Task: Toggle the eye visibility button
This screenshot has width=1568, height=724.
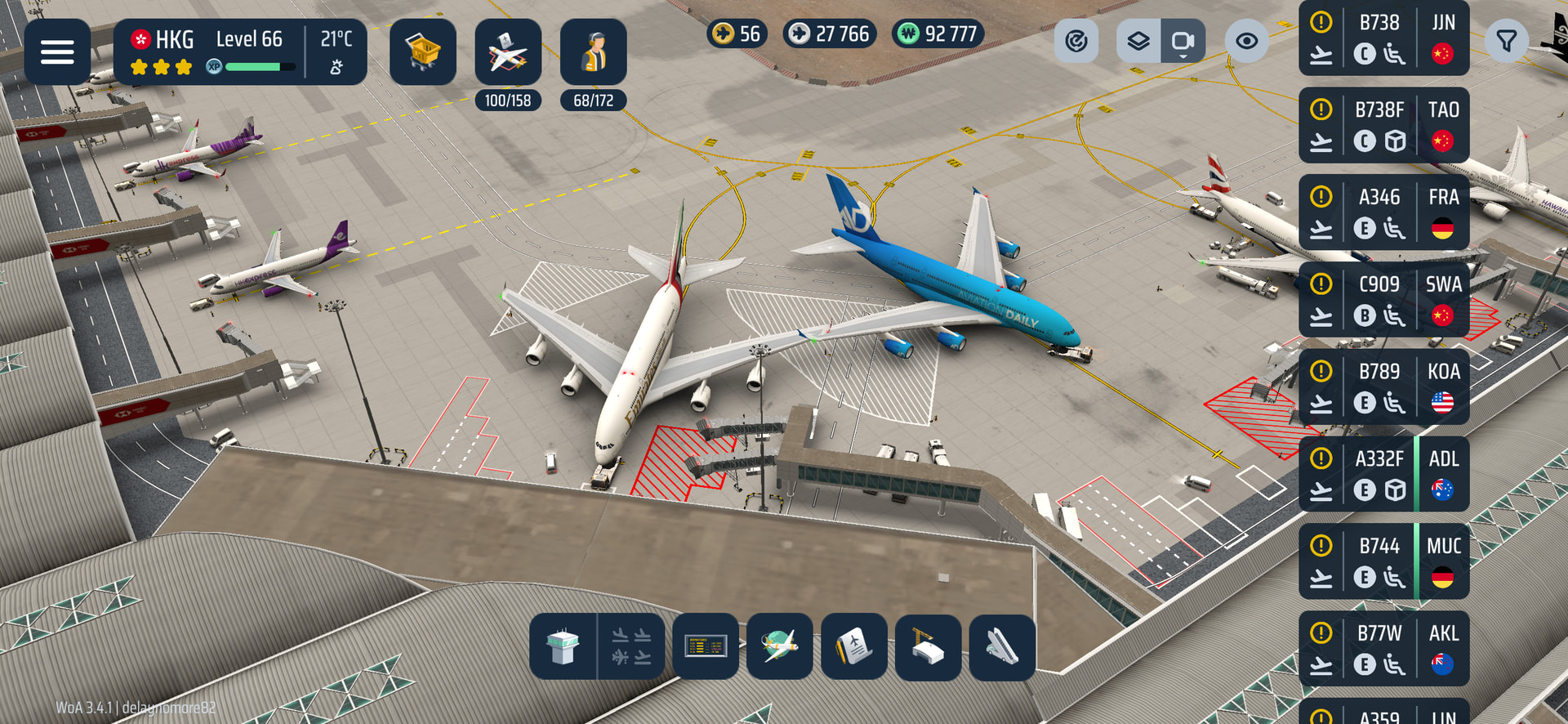Action: (x=1246, y=41)
